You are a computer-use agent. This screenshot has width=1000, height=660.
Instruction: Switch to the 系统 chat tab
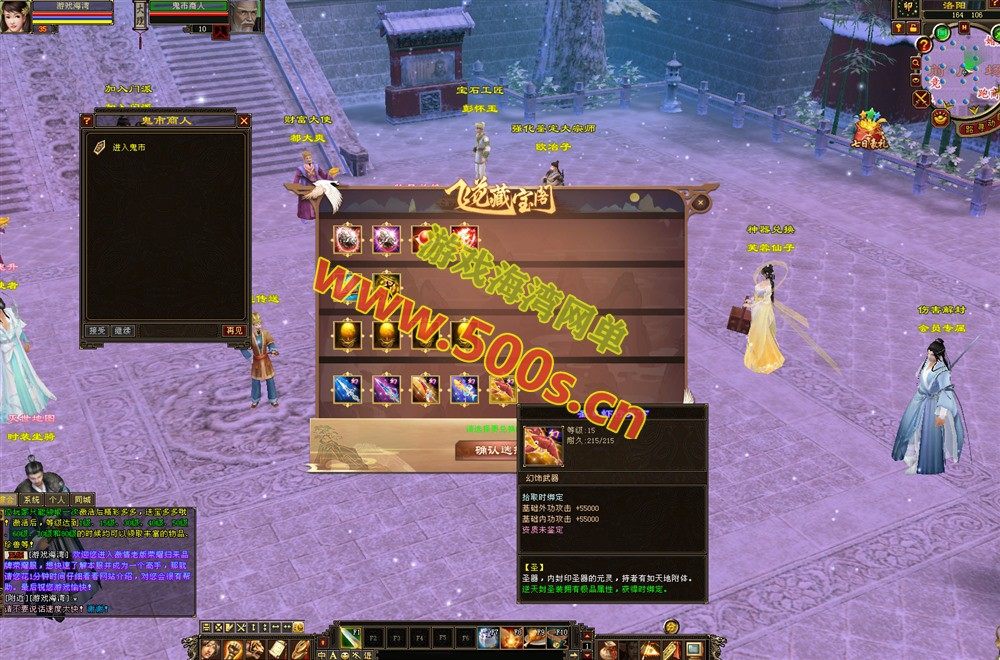click(x=32, y=498)
